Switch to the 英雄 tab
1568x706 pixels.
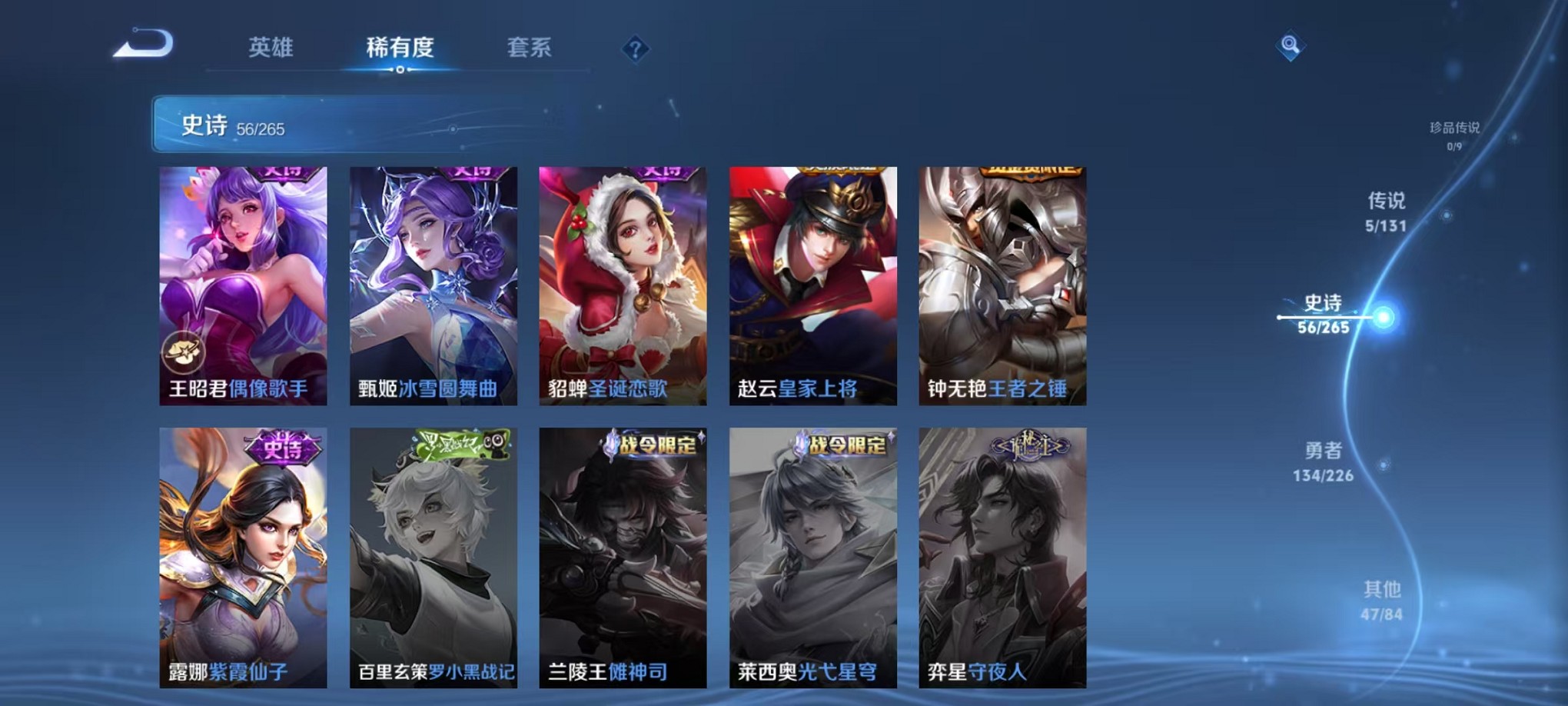[x=270, y=48]
